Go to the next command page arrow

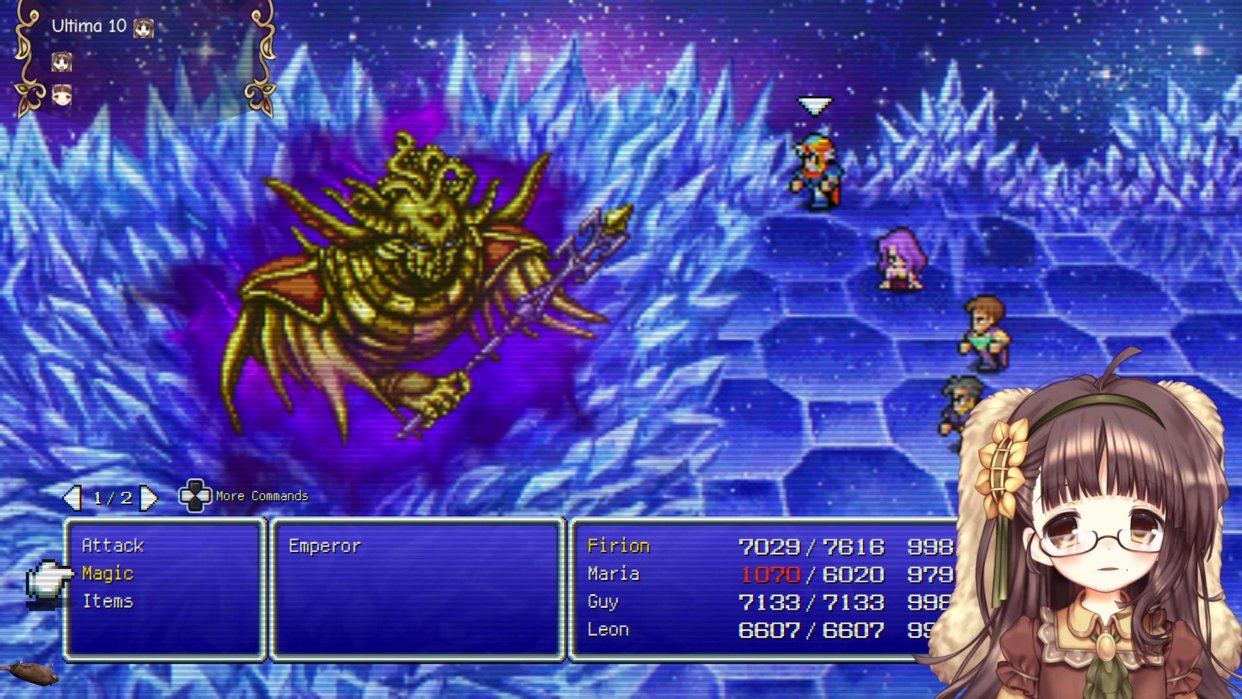click(x=148, y=497)
